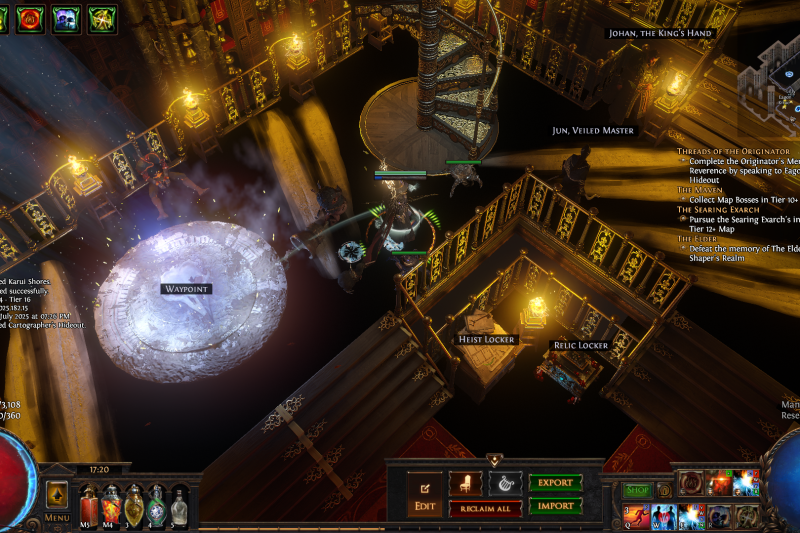Activate the running-figure skill on Q

click(x=636, y=516)
